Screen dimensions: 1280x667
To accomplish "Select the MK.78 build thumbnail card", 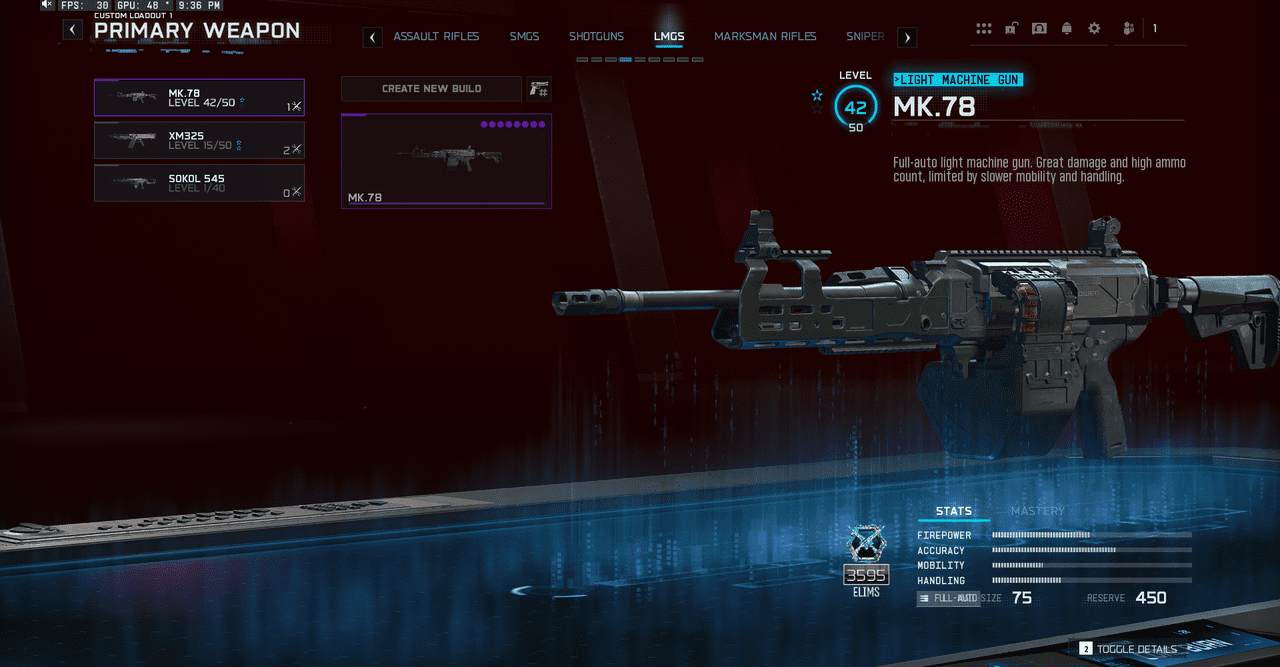I will (x=446, y=161).
